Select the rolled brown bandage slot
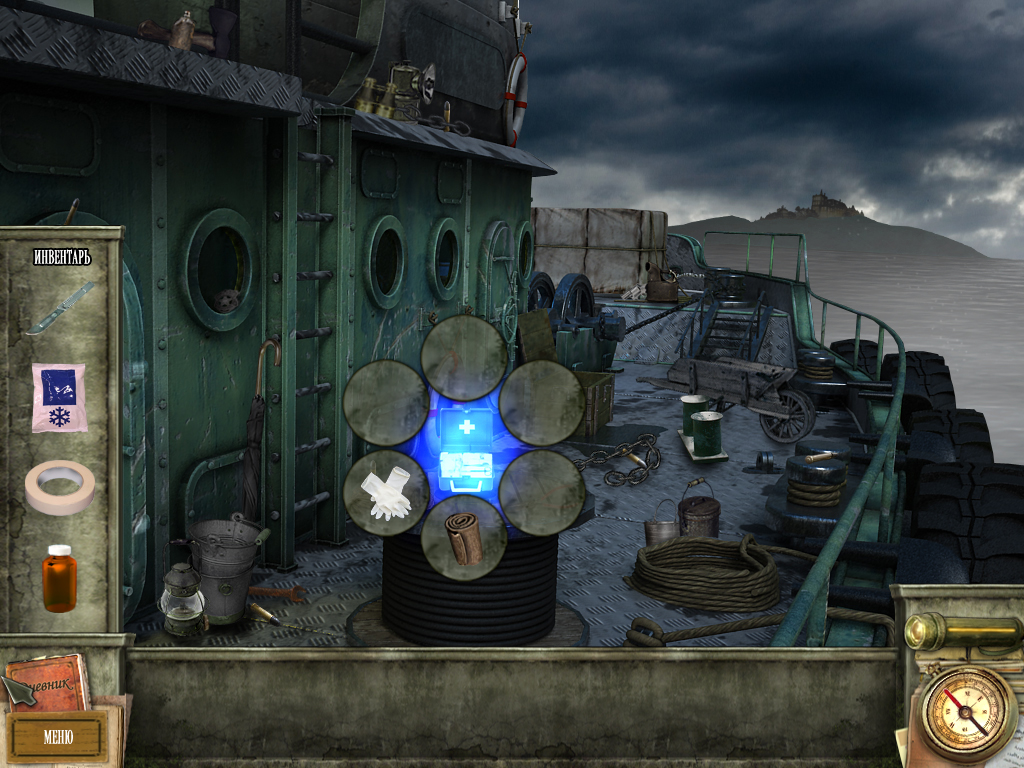This screenshot has width=1024, height=768. 463,537
